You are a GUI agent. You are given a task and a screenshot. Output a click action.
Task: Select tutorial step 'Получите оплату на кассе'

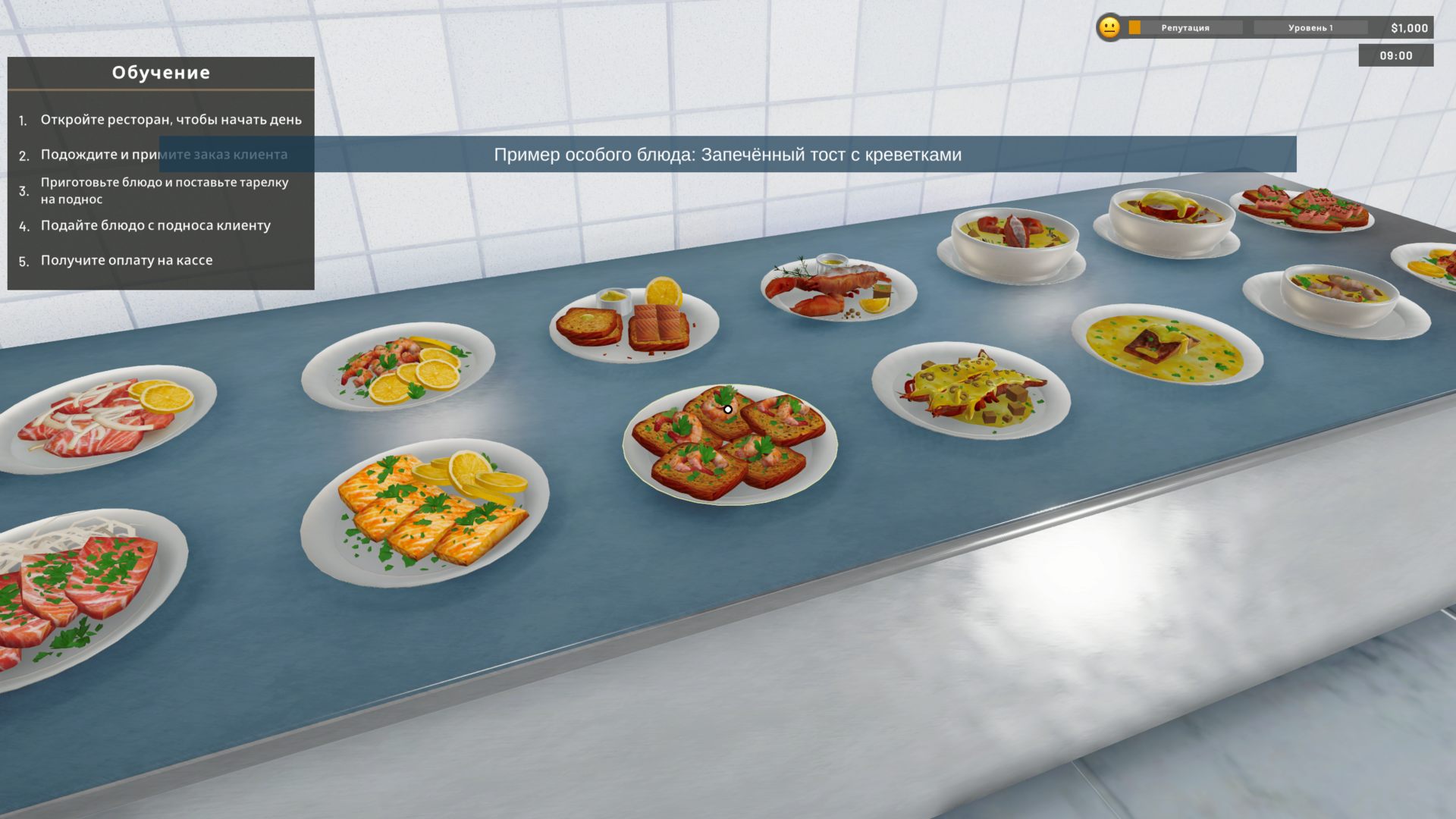click(126, 259)
